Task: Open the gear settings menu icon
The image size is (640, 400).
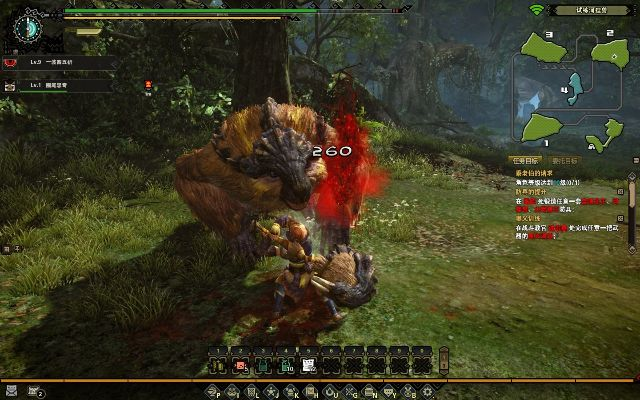Action: tap(426, 391)
